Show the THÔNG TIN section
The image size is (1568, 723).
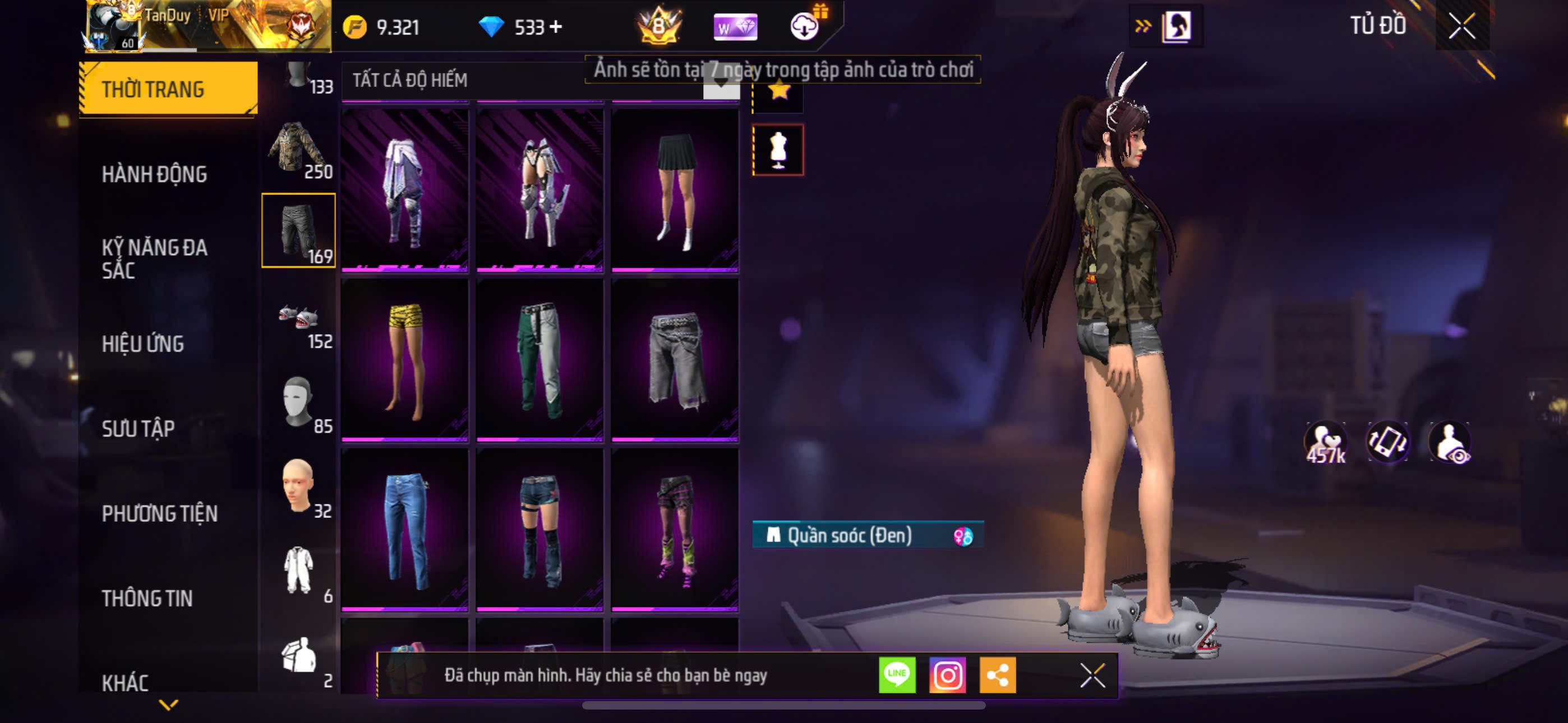pyautogui.click(x=147, y=597)
